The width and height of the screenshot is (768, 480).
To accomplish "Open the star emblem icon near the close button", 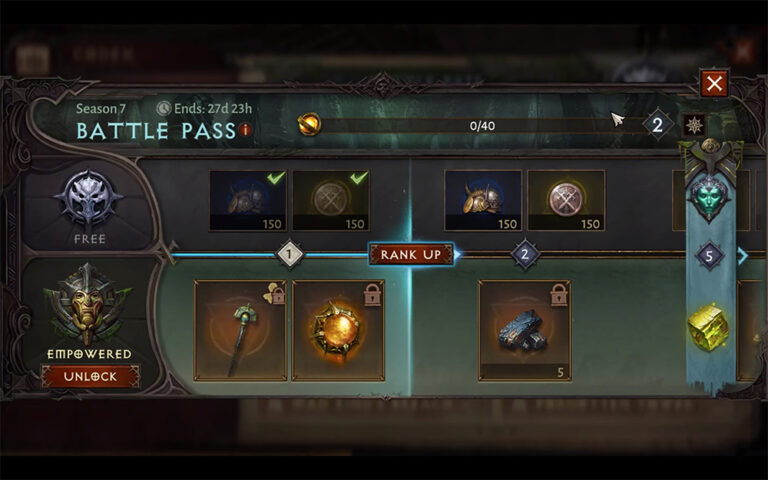I will coord(693,125).
